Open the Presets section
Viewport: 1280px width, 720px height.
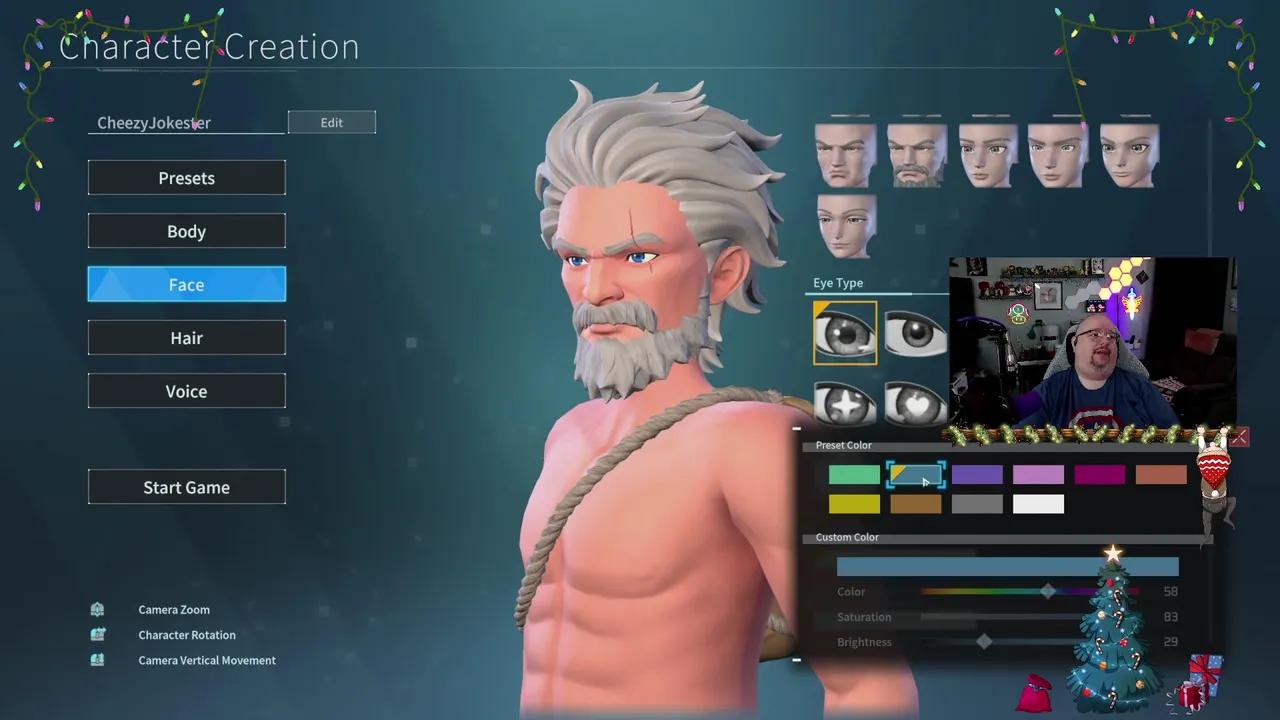tap(186, 177)
